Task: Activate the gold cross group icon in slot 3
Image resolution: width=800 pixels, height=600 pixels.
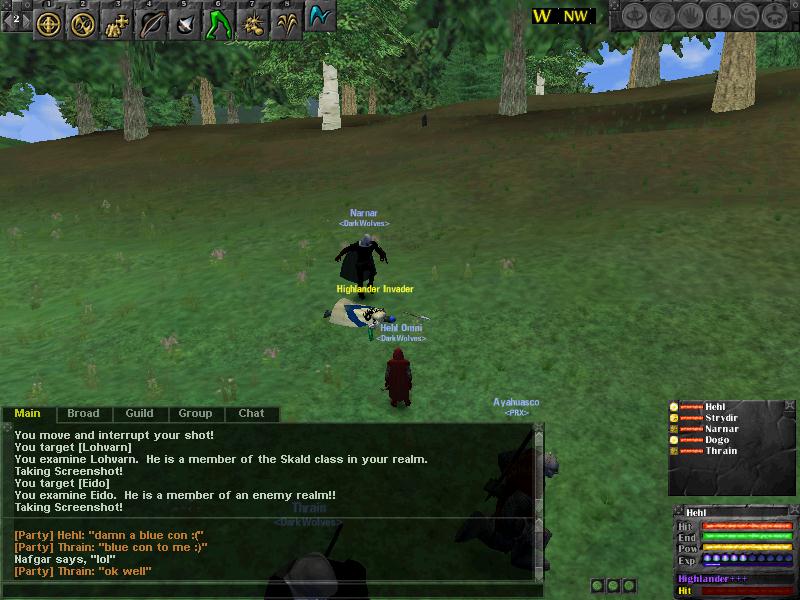Action: [118, 23]
